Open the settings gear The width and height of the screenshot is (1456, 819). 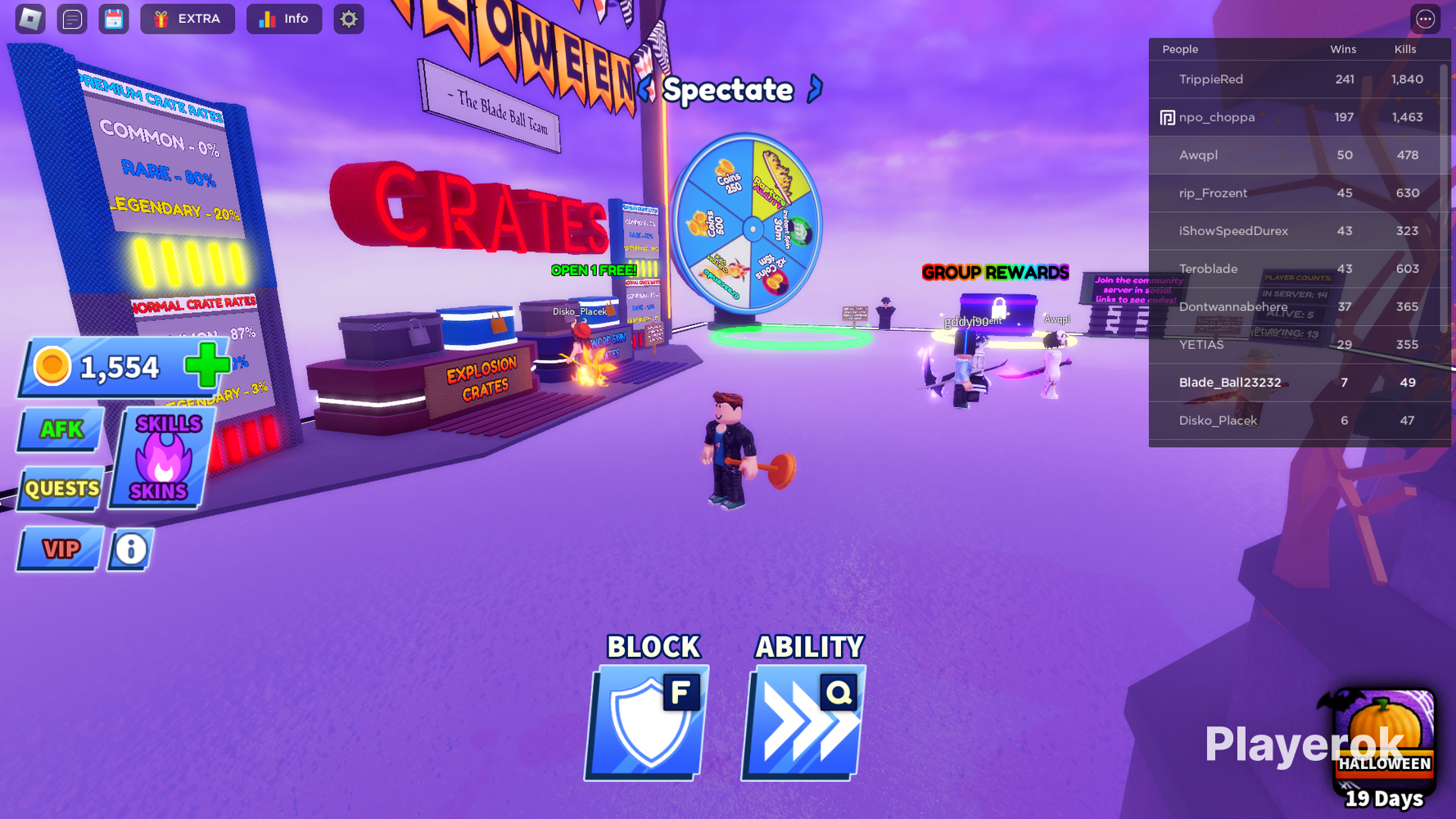(x=348, y=18)
